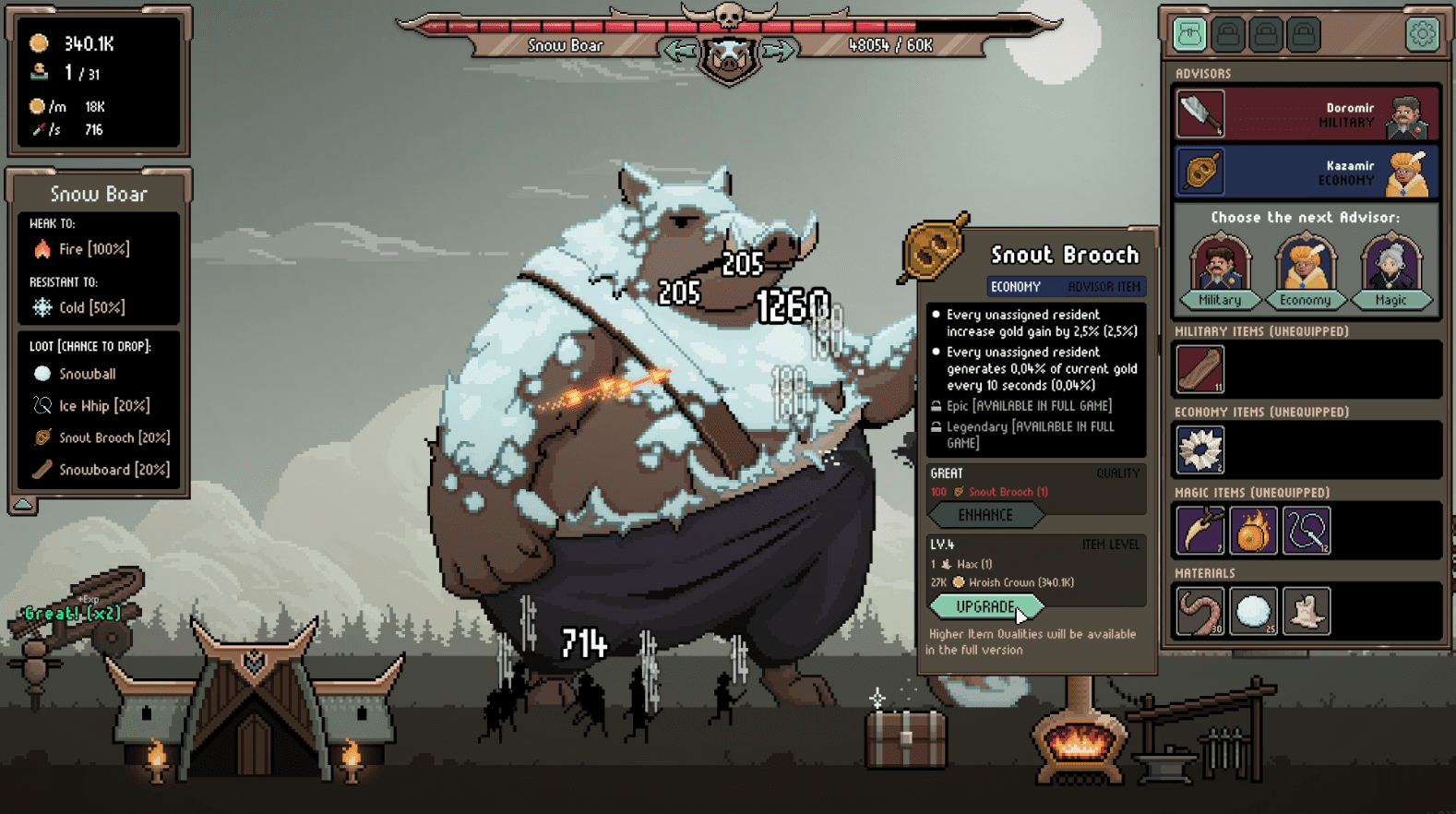Click the Snow Boar health bar
The height and width of the screenshot is (814, 1456).
click(x=729, y=25)
